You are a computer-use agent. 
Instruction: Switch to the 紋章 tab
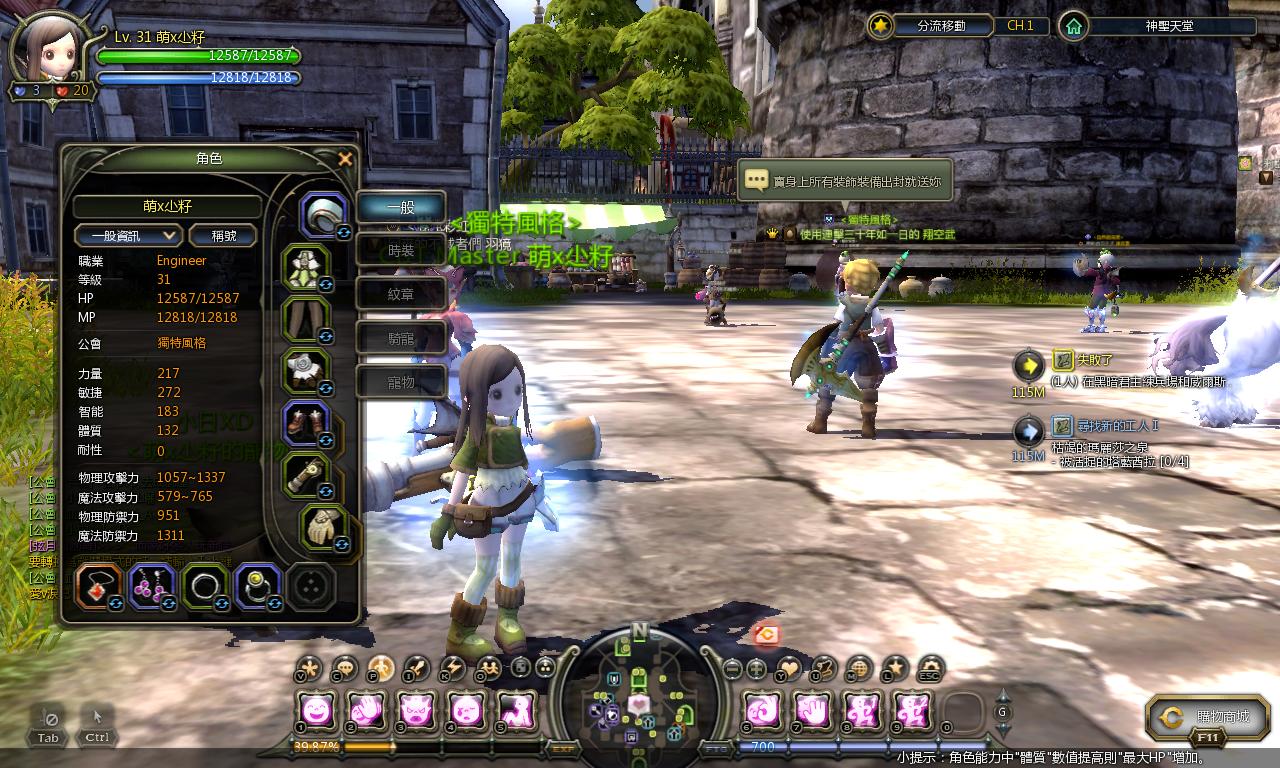pos(401,295)
